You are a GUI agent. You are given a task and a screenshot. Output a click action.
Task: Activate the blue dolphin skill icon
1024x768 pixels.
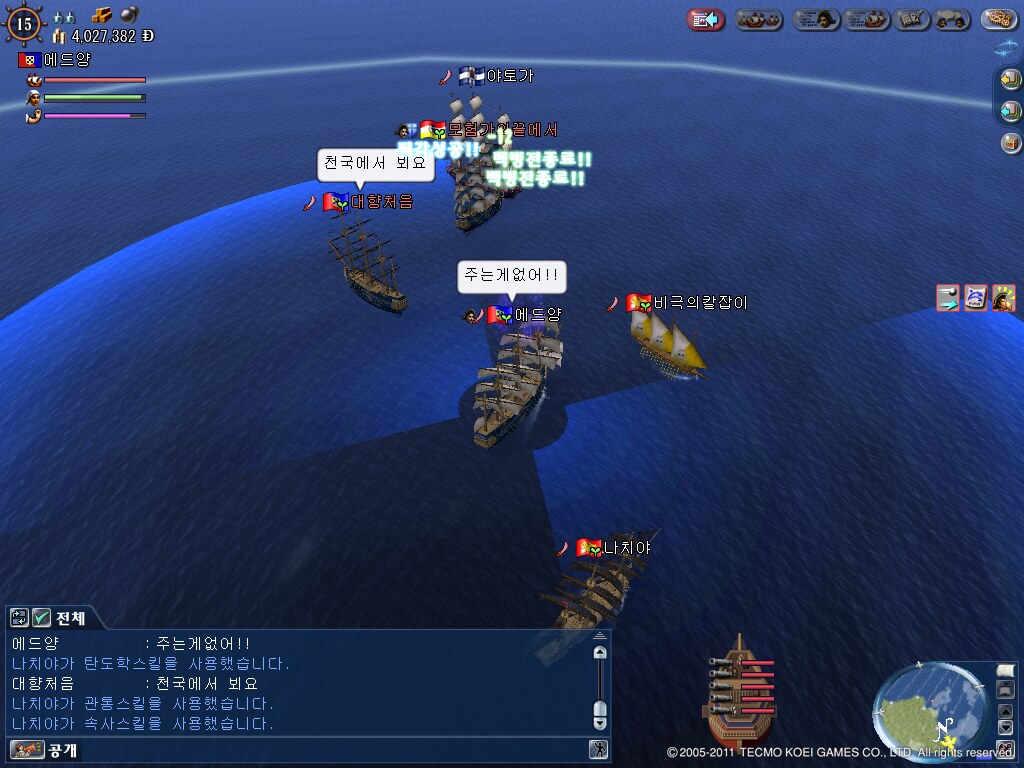click(x=975, y=298)
